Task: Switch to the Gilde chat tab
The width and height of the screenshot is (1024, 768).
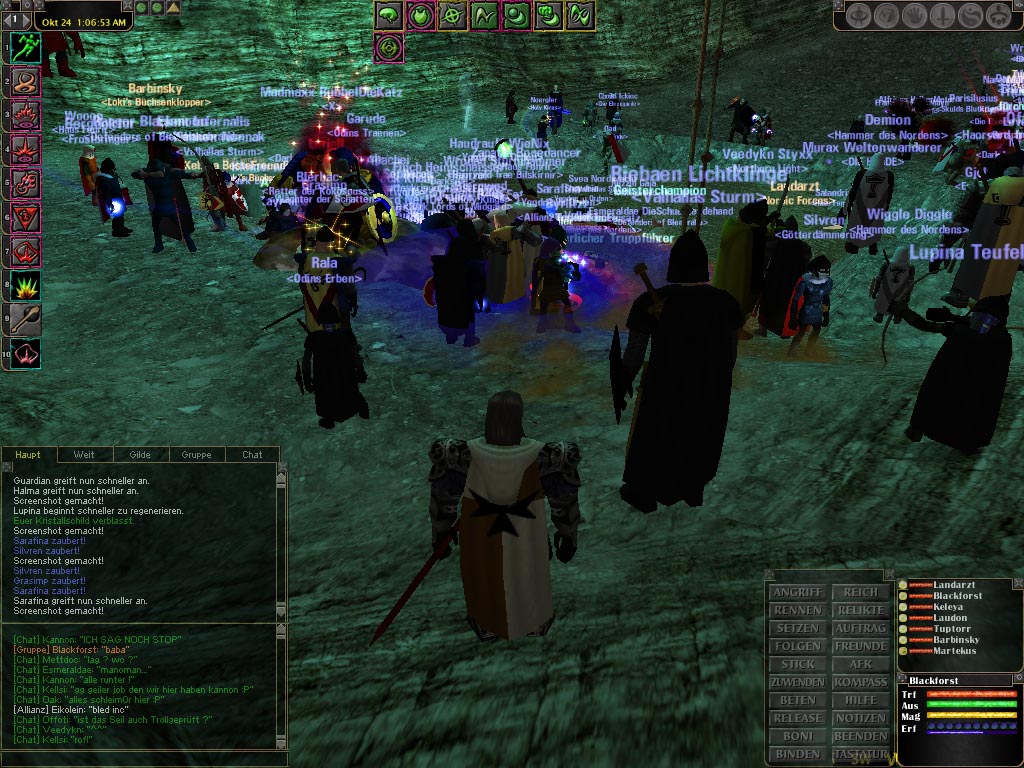Action: (x=140, y=455)
